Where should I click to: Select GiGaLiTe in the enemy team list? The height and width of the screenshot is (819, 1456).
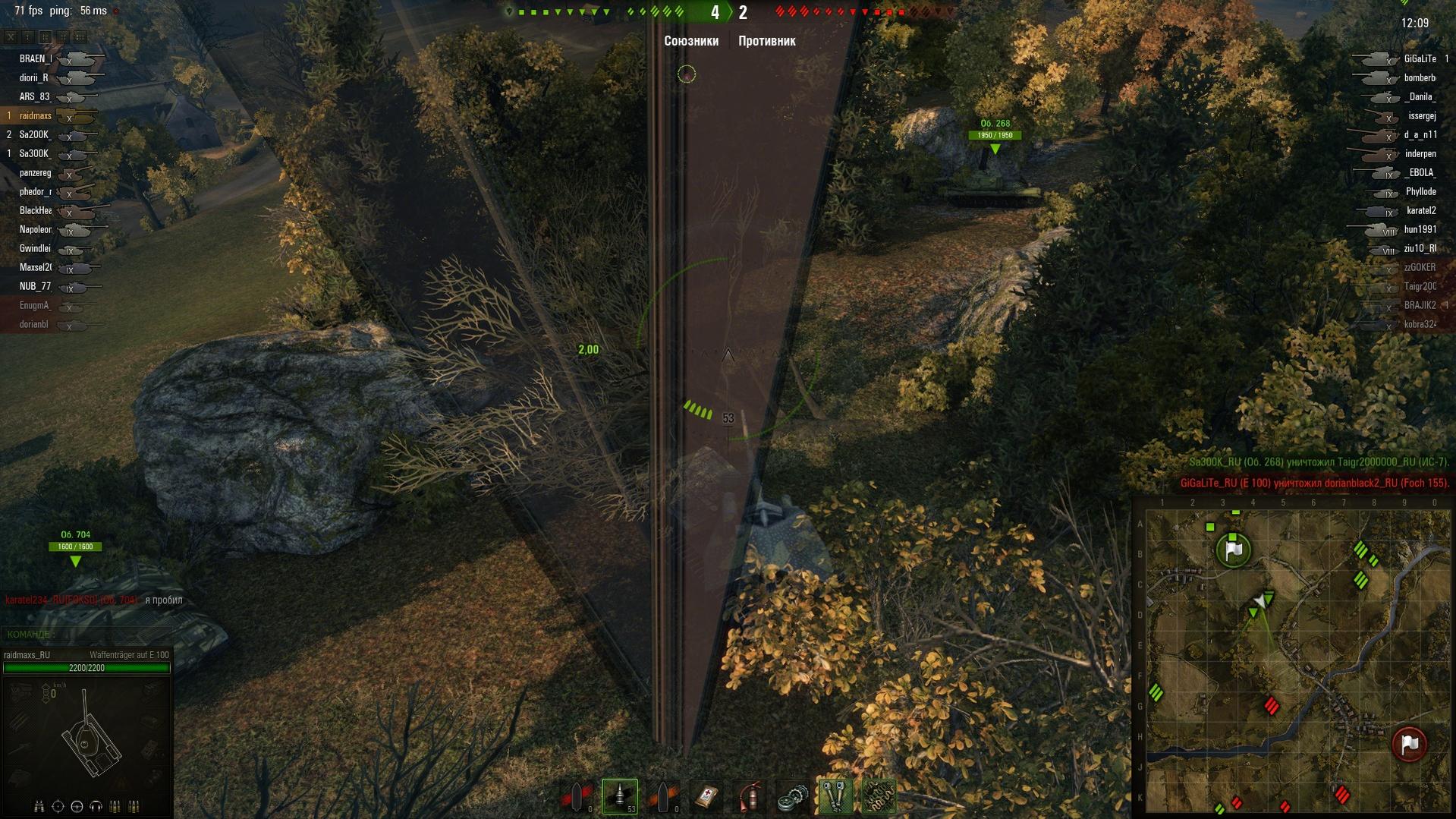tap(1419, 59)
